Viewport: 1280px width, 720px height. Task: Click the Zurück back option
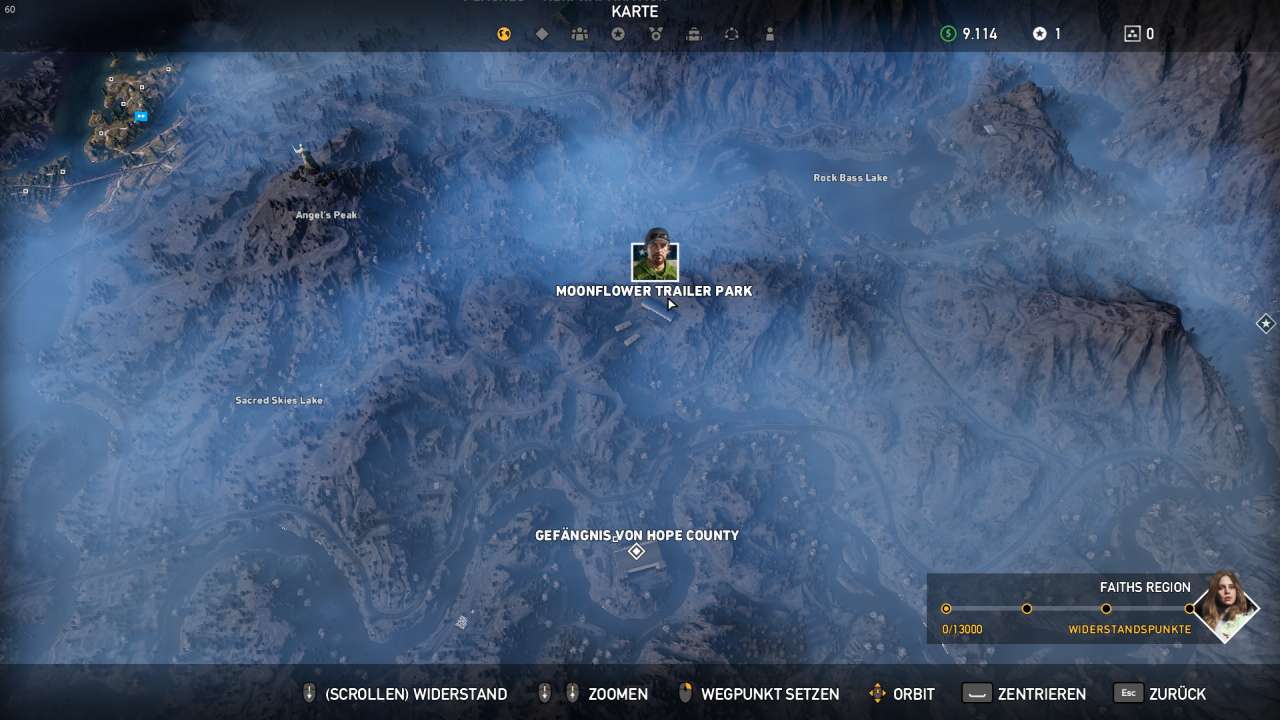(x=1160, y=694)
